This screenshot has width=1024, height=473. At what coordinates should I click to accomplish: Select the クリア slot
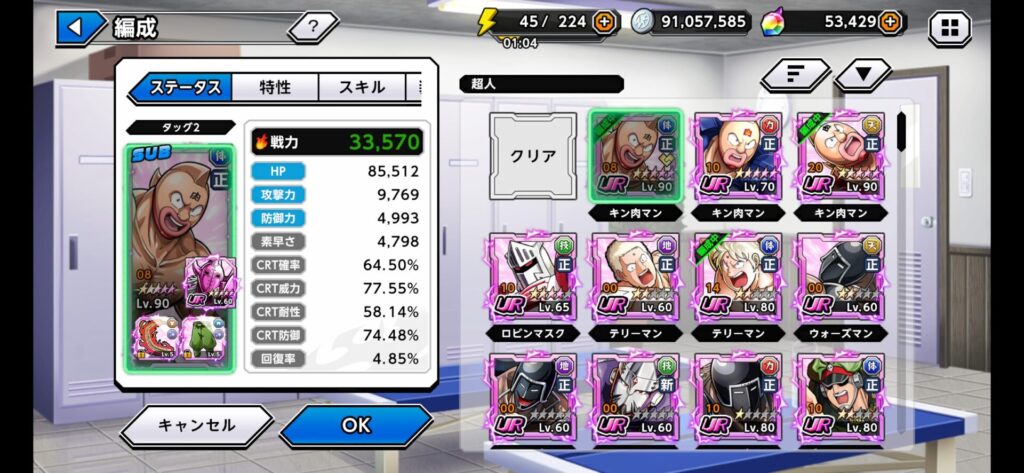coord(532,156)
